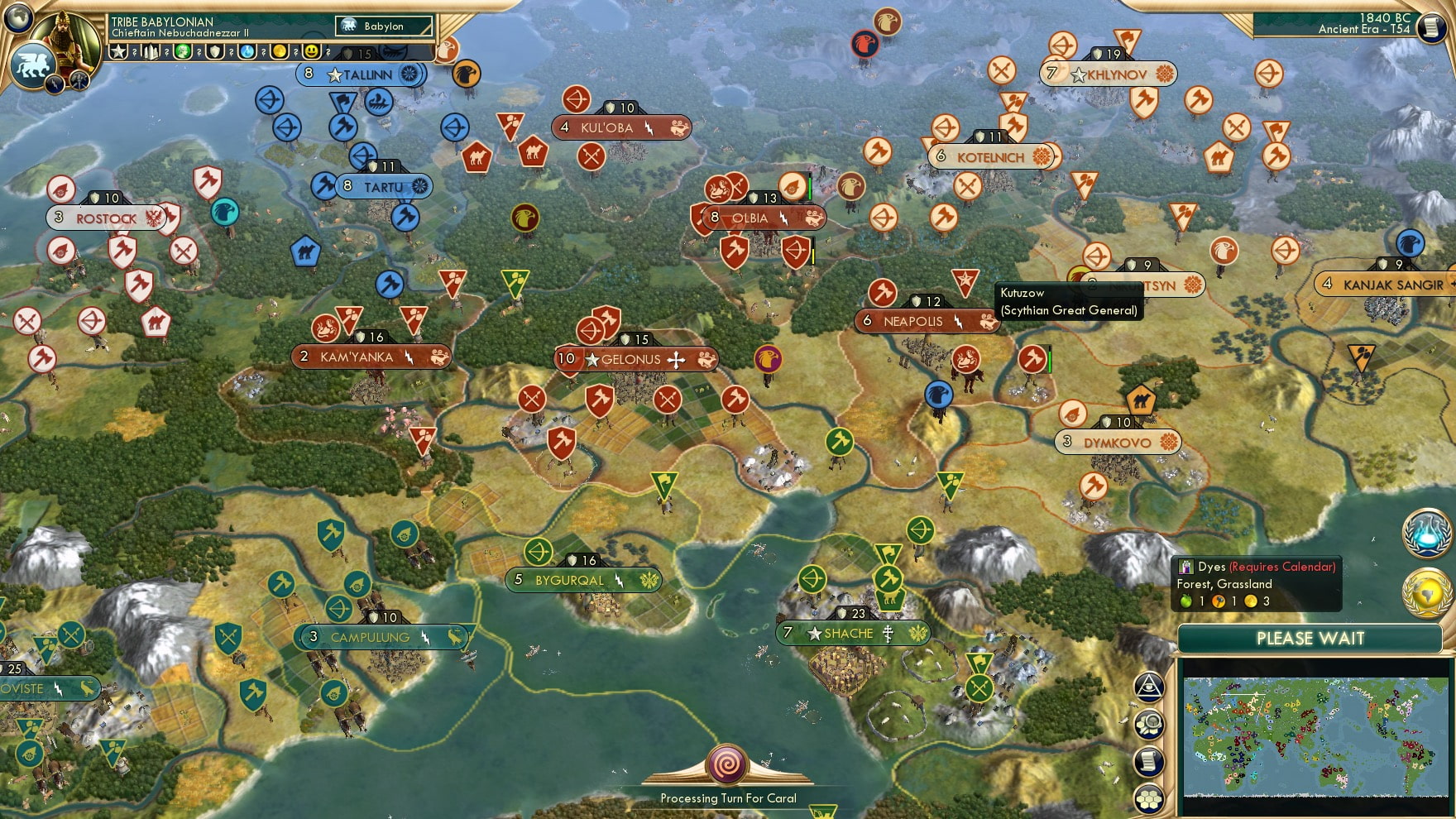
Task: Click the city skyline icon in the top bar
Action: click(x=151, y=52)
